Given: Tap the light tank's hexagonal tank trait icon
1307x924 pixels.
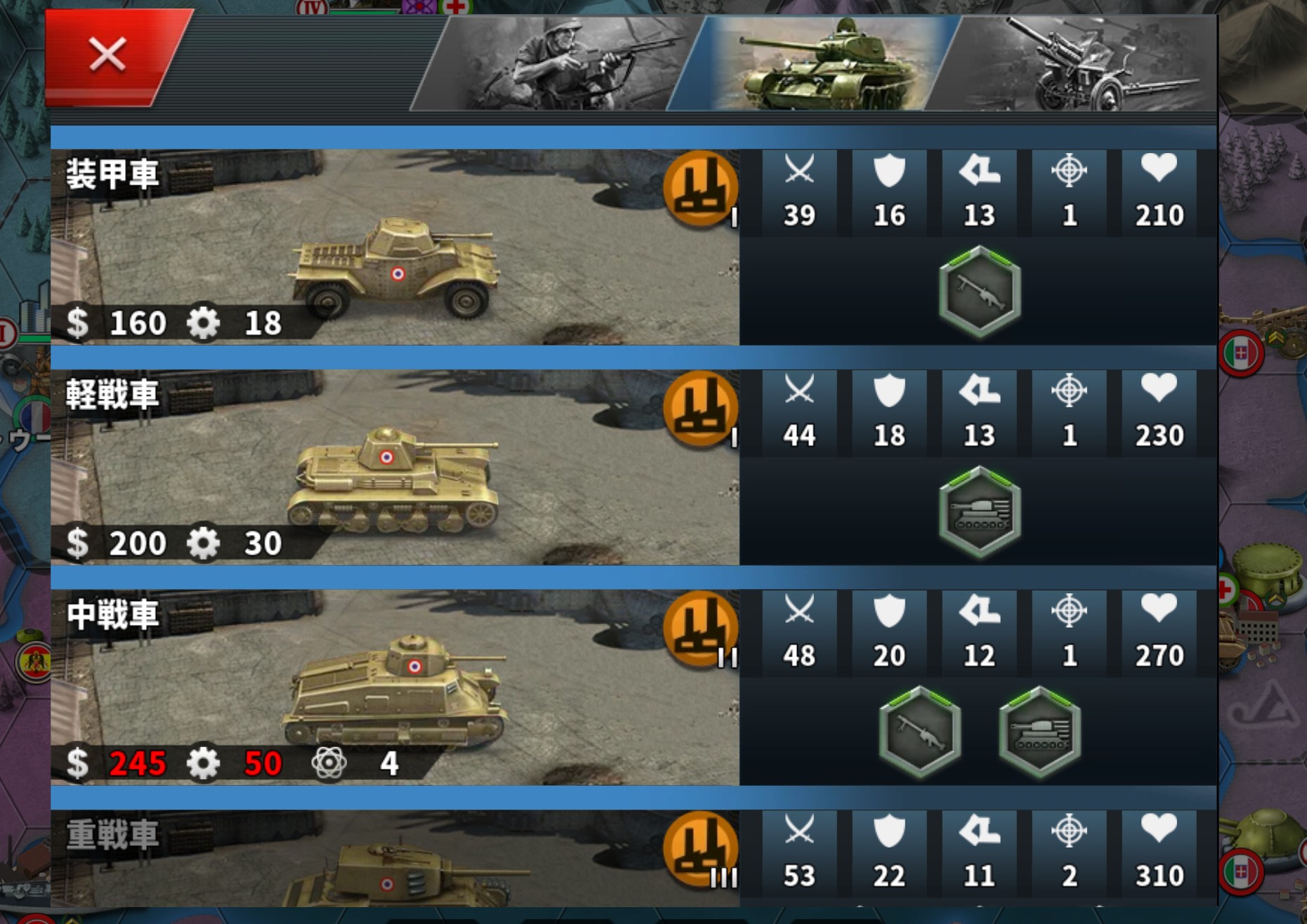Looking at the screenshot, I should tap(979, 512).
